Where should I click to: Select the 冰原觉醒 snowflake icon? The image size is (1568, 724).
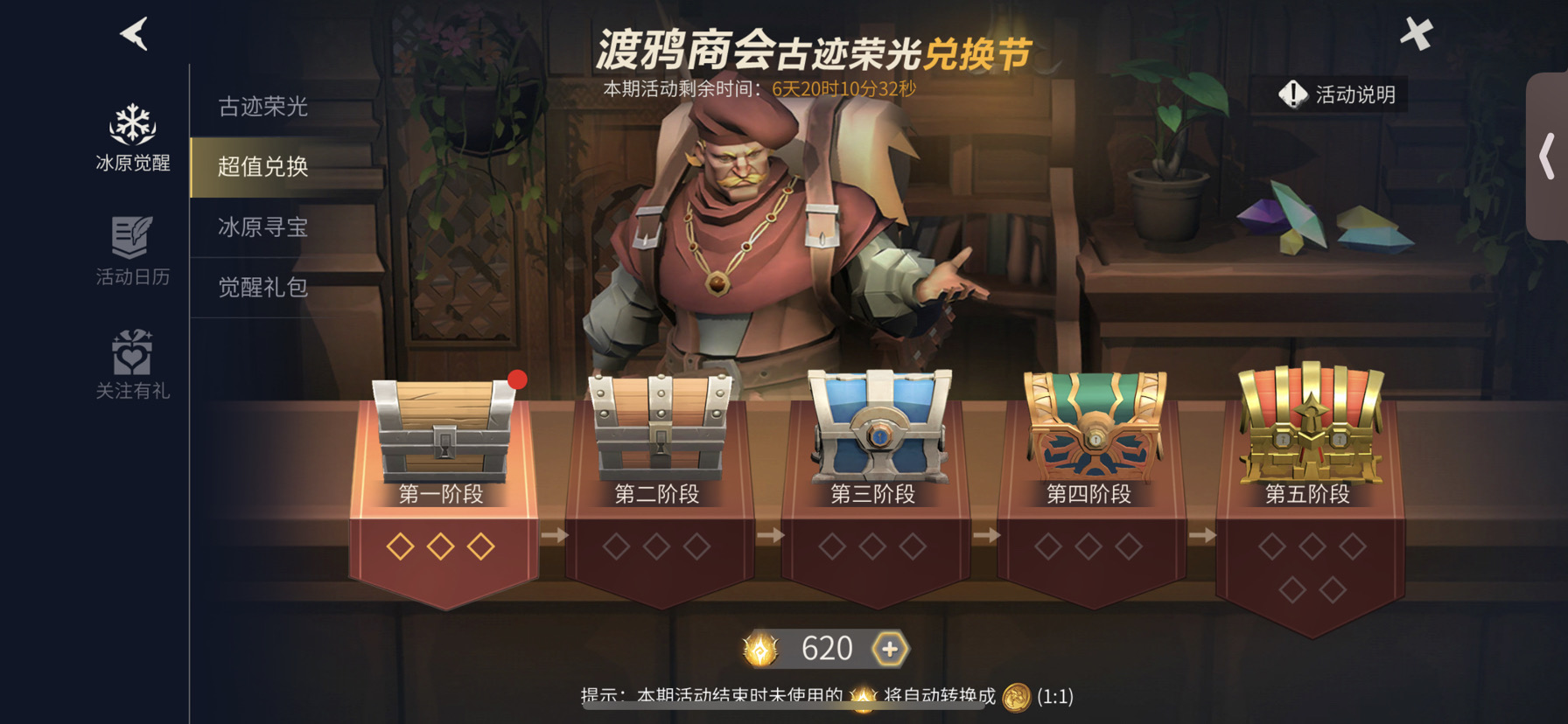click(131, 129)
